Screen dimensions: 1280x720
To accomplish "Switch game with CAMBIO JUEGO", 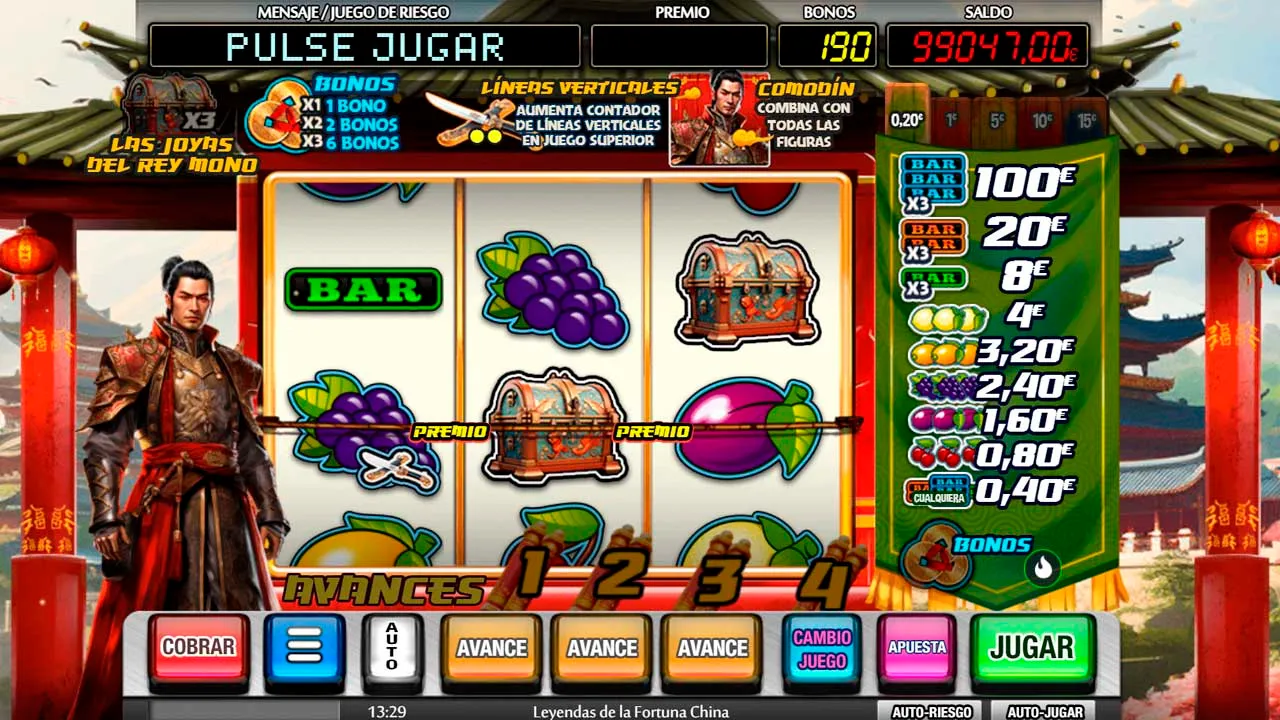I will 821,649.
